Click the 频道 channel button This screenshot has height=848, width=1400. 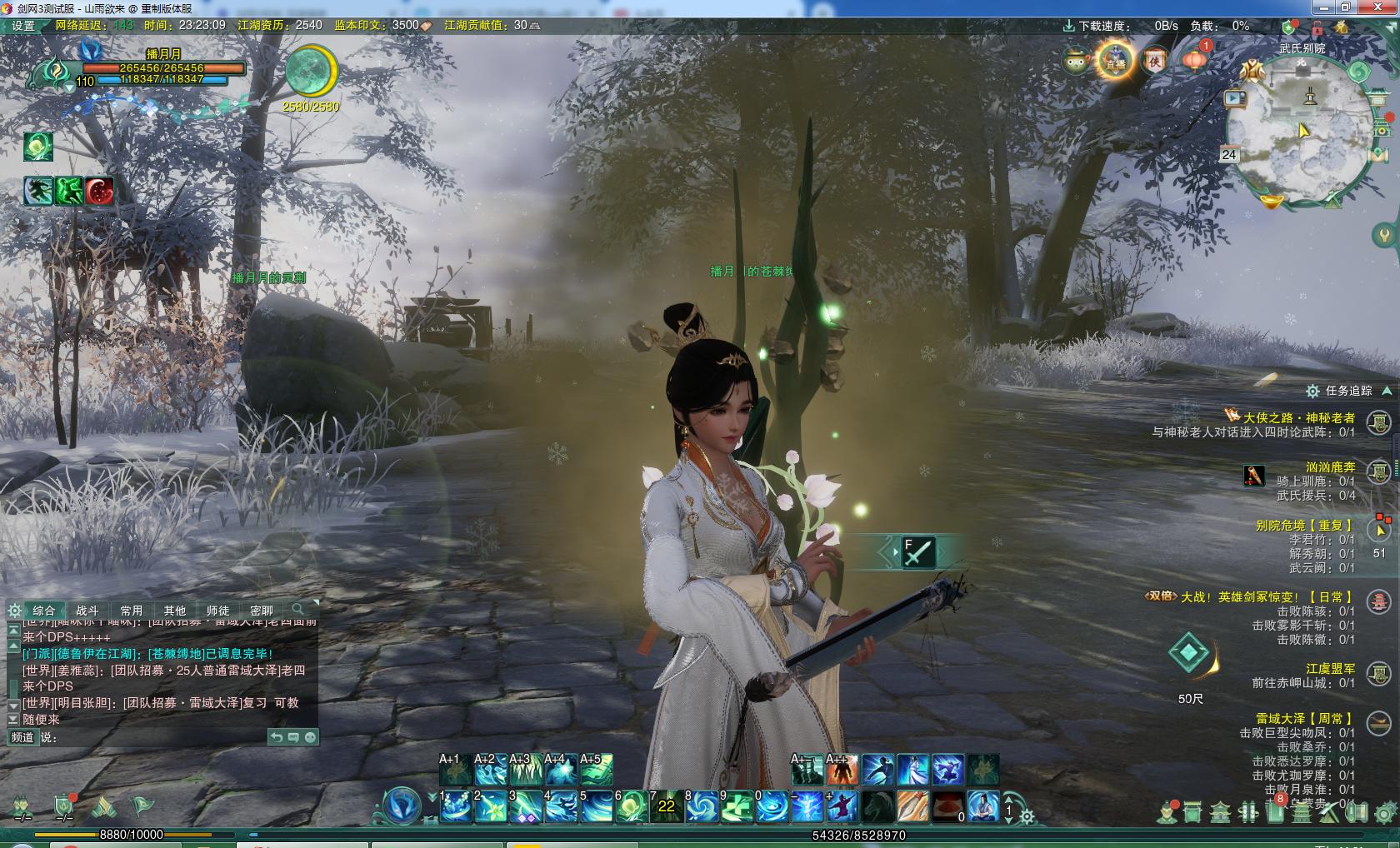[x=22, y=737]
